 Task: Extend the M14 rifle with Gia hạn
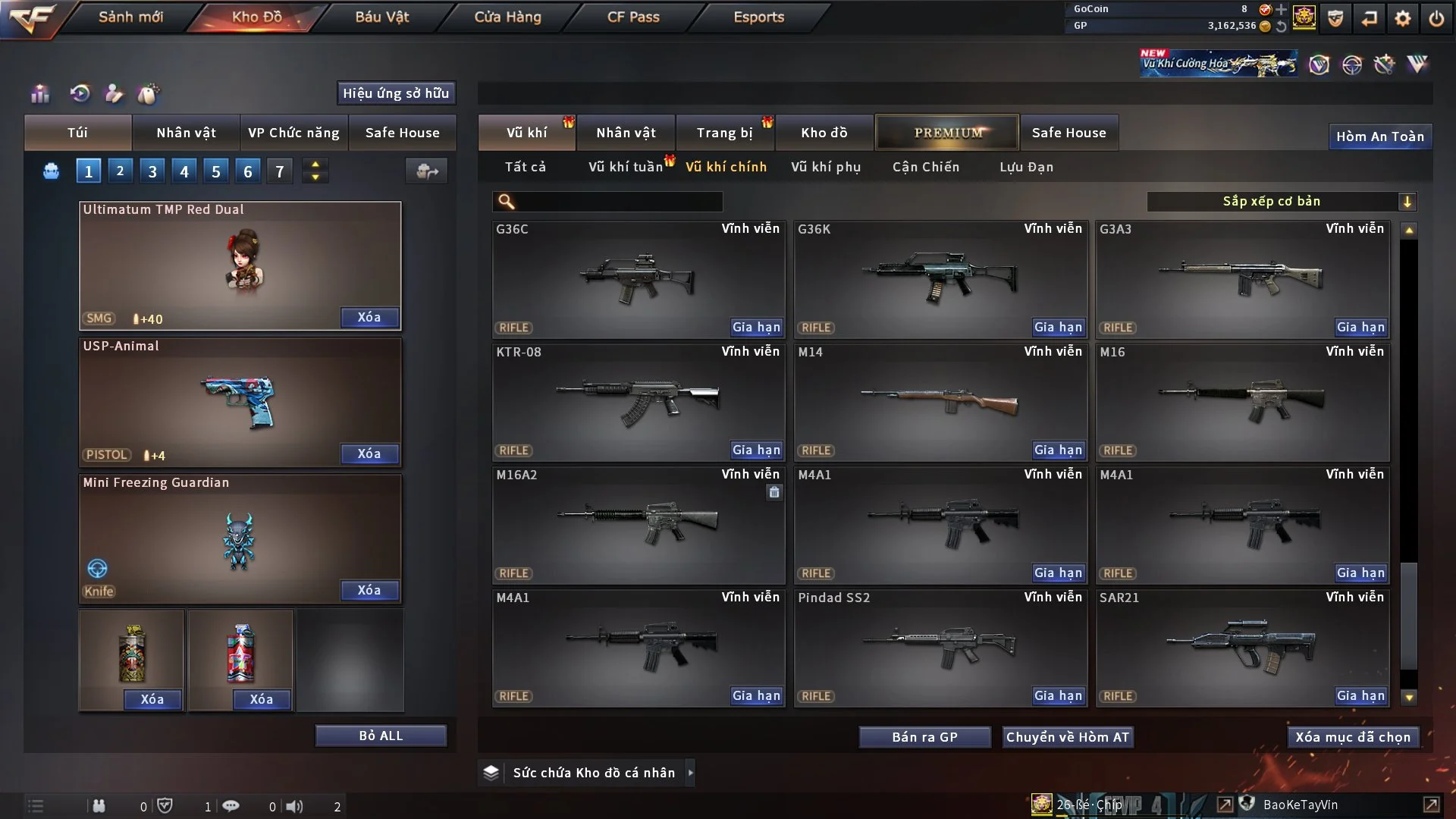pyautogui.click(x=1058, y=450)
